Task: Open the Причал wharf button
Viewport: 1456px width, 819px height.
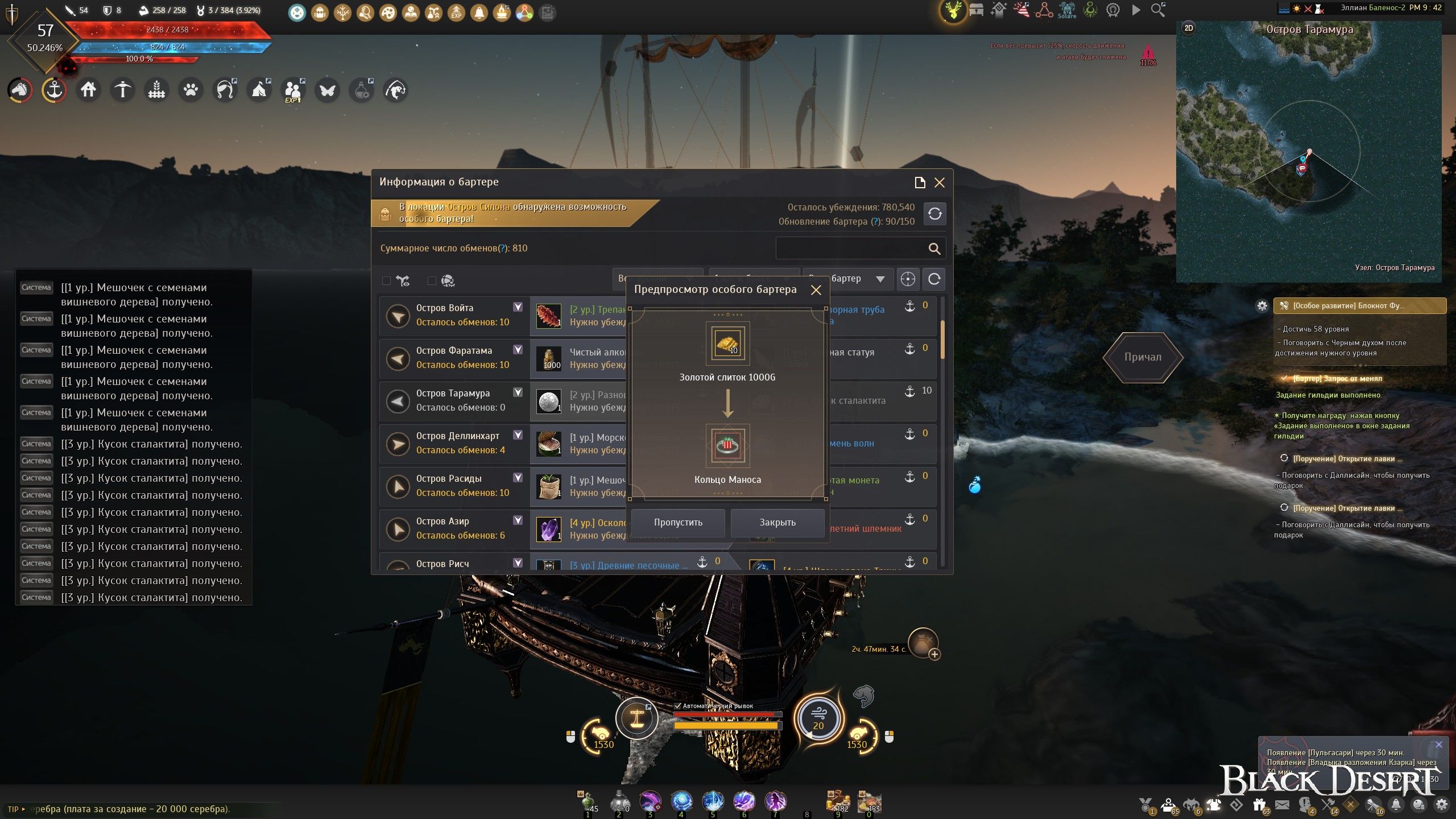Action: pyautogui.click(x=1143, y=357)
